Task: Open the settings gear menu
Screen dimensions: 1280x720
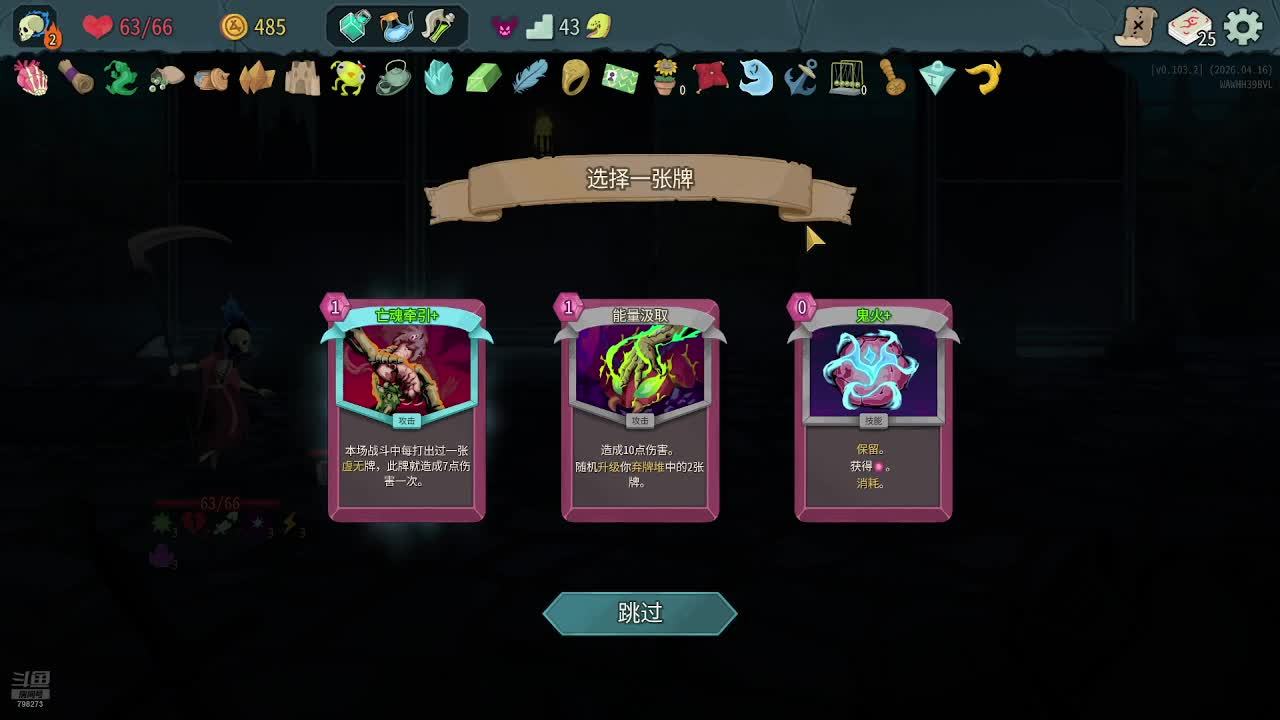Action: pos(1243,27)
